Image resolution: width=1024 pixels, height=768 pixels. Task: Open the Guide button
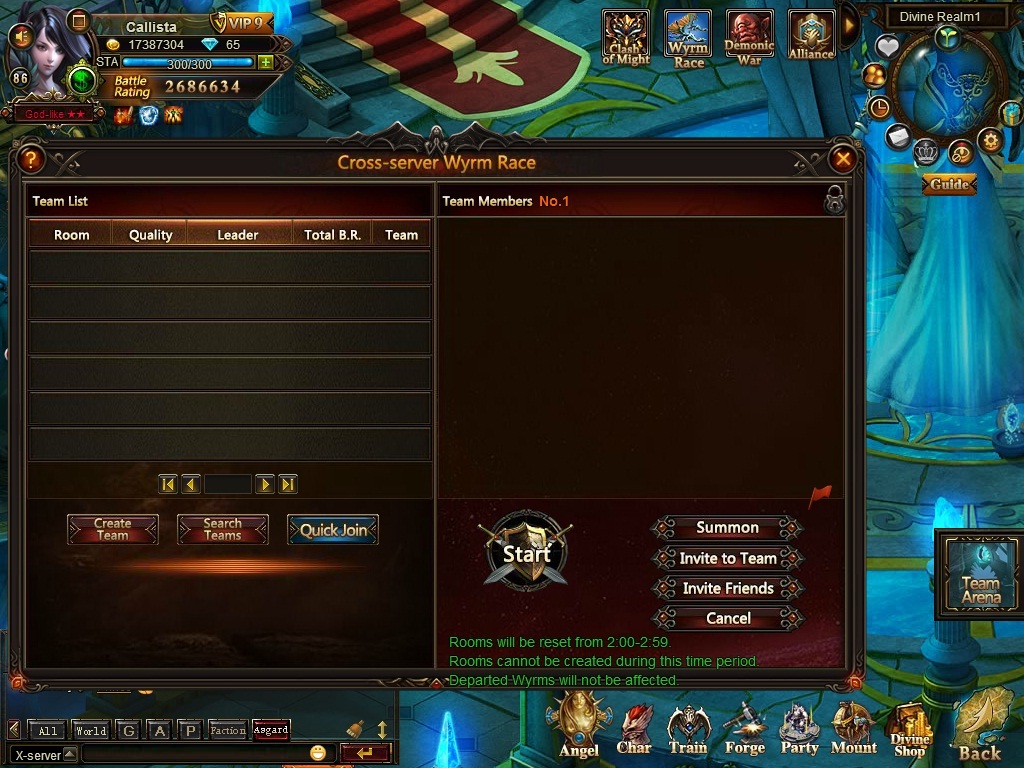[949, 184]
